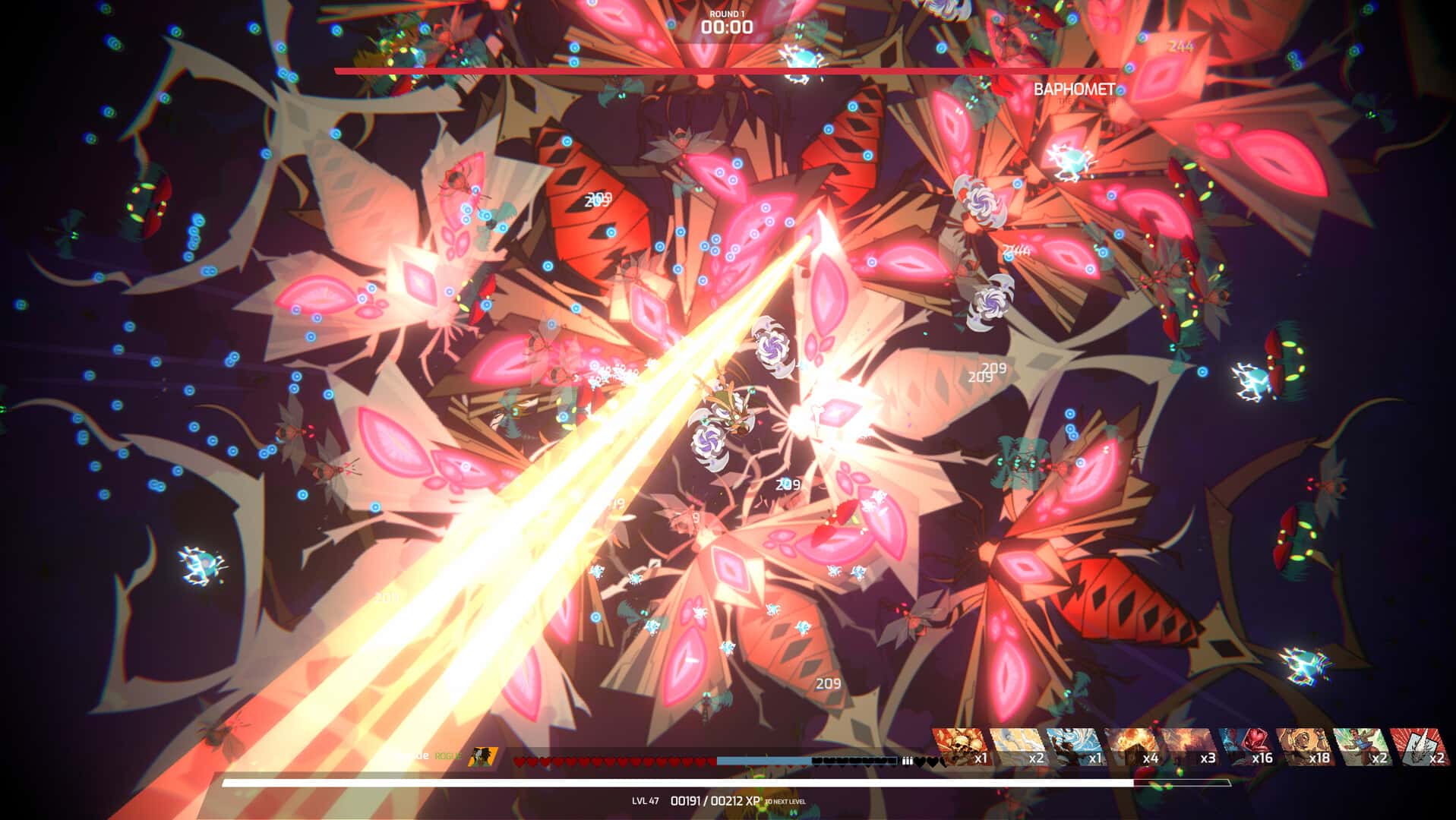Viewport: 1456px width, 820px height.
Task: Click the blue mana bar beside the hearts
Action: [x=763, y=759]
